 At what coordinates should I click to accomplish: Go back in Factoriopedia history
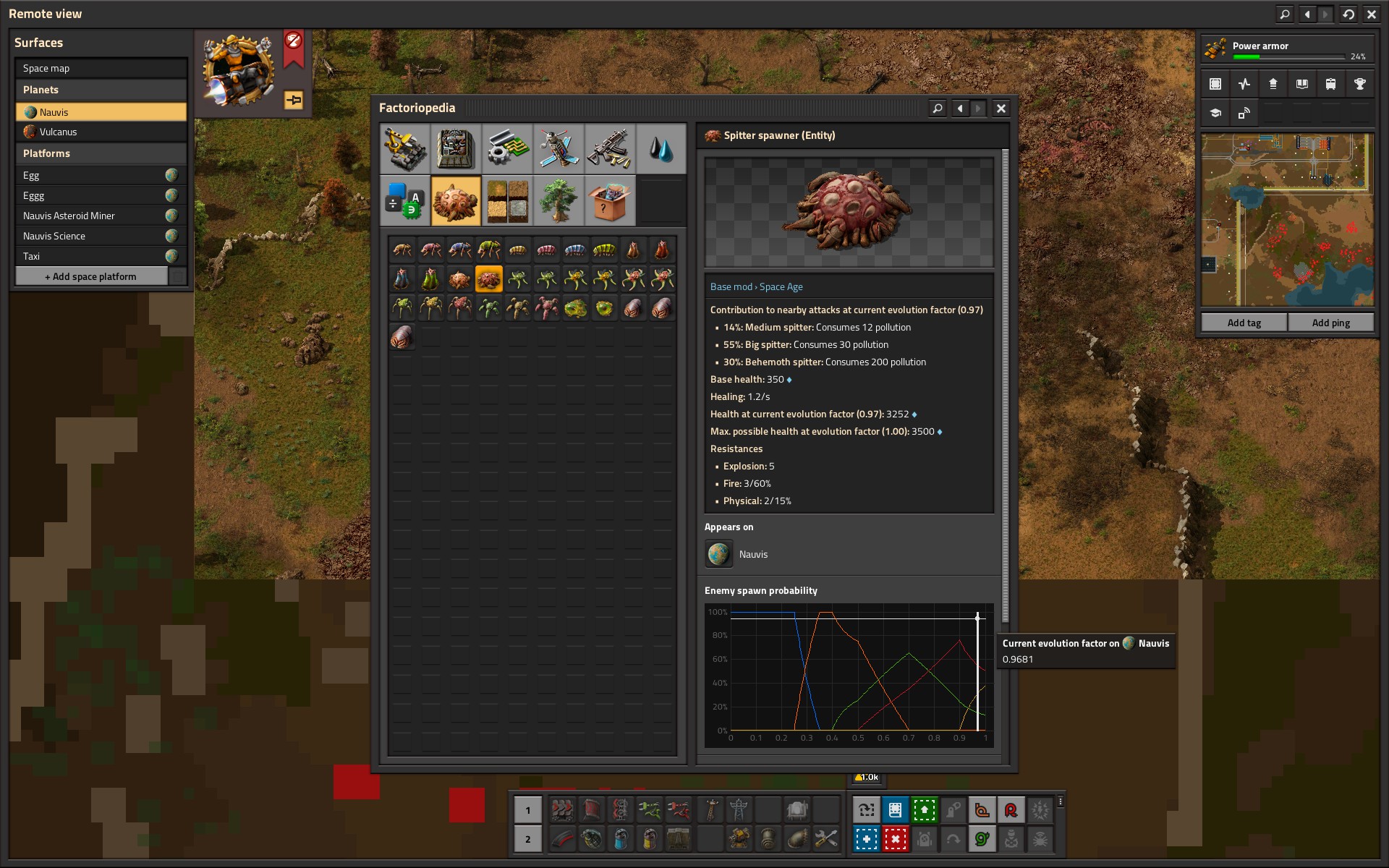pyautogui.click(x=959, y=109)
